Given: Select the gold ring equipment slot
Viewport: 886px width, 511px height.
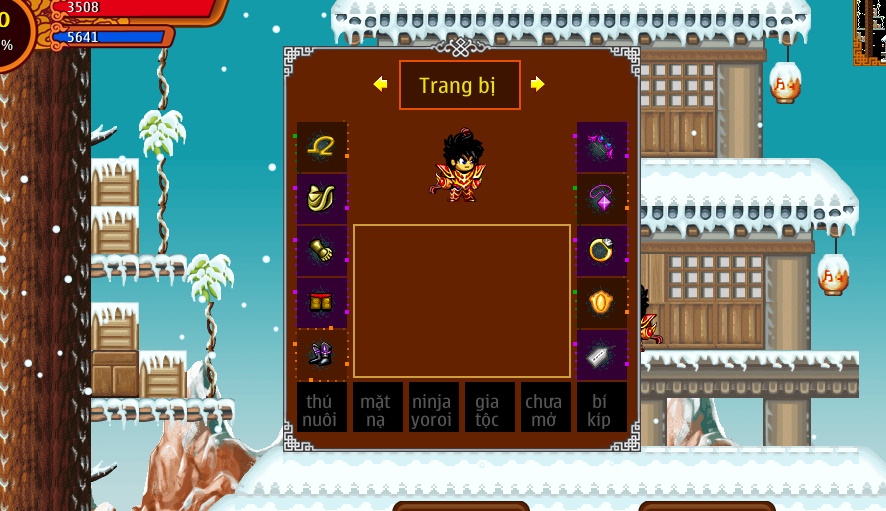Looking at the screenshot, I should point(602,251).
